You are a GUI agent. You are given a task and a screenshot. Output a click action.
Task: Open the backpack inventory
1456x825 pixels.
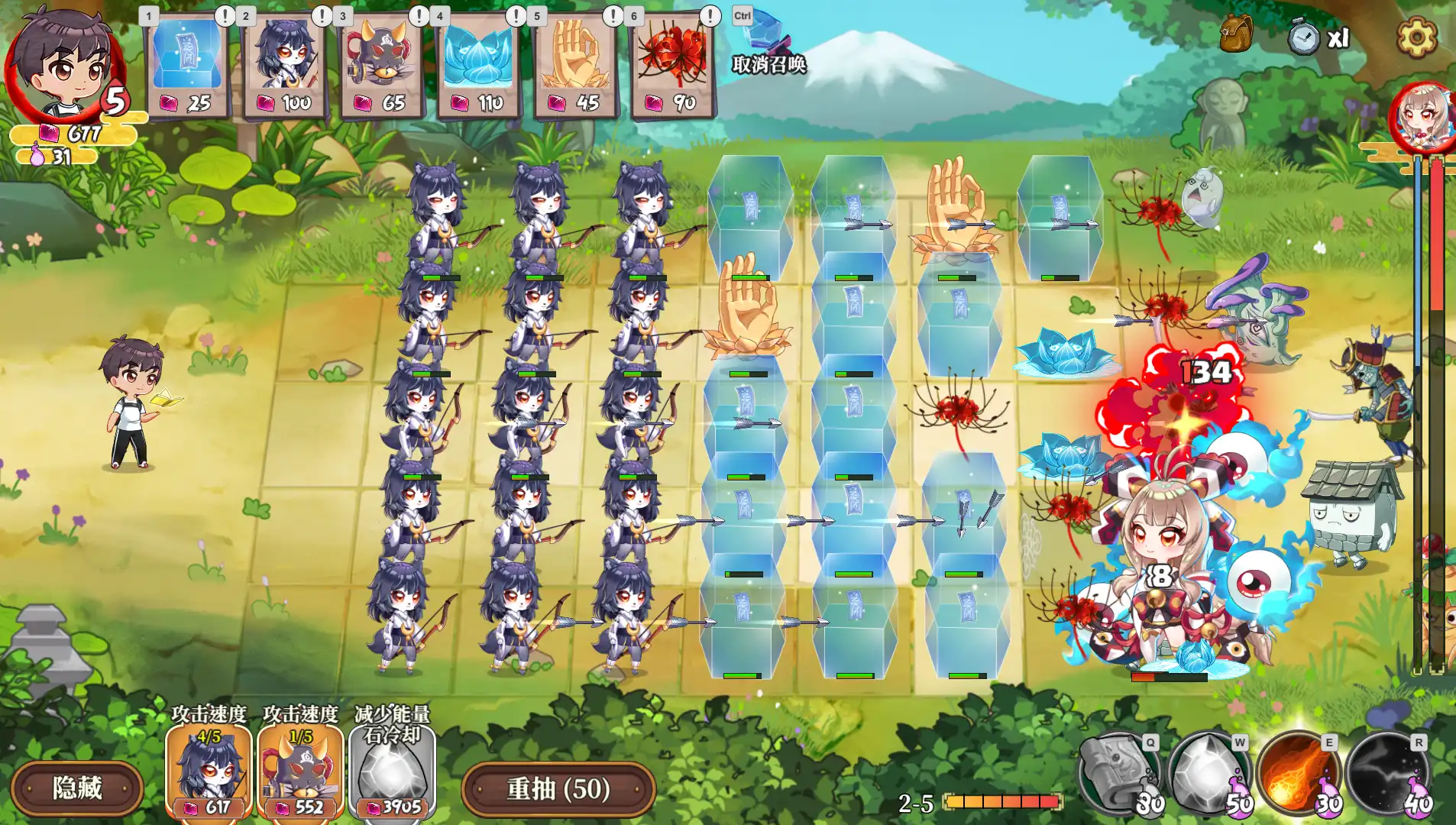(x=1235, y=34)
